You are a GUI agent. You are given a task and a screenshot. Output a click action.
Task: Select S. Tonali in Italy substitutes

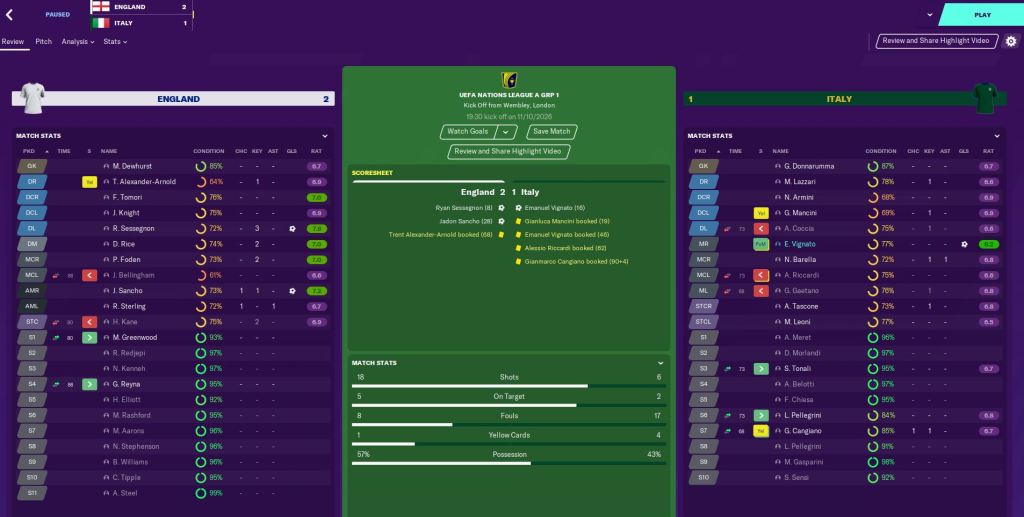point(798,369)
